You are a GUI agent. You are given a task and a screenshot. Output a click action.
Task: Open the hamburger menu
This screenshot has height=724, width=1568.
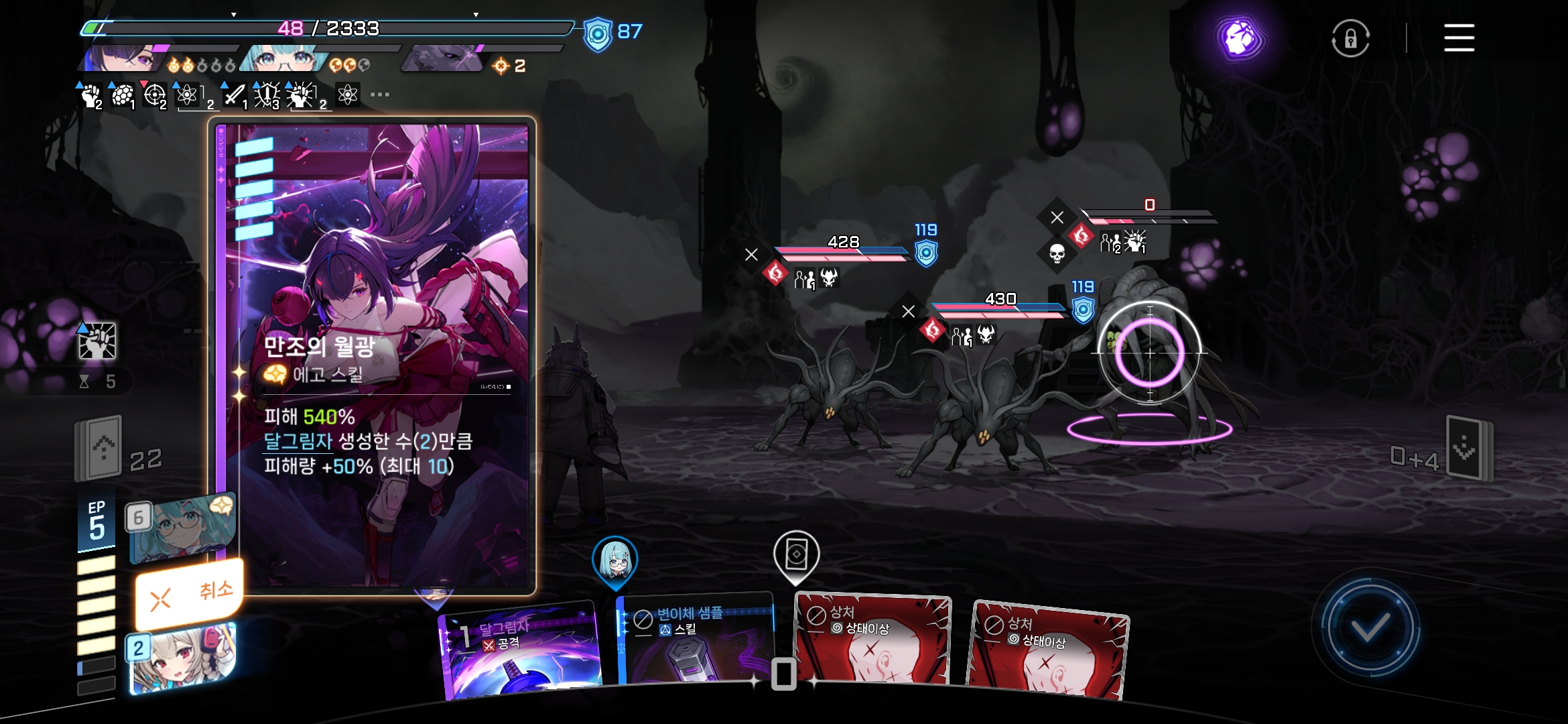coord(1459,38)
